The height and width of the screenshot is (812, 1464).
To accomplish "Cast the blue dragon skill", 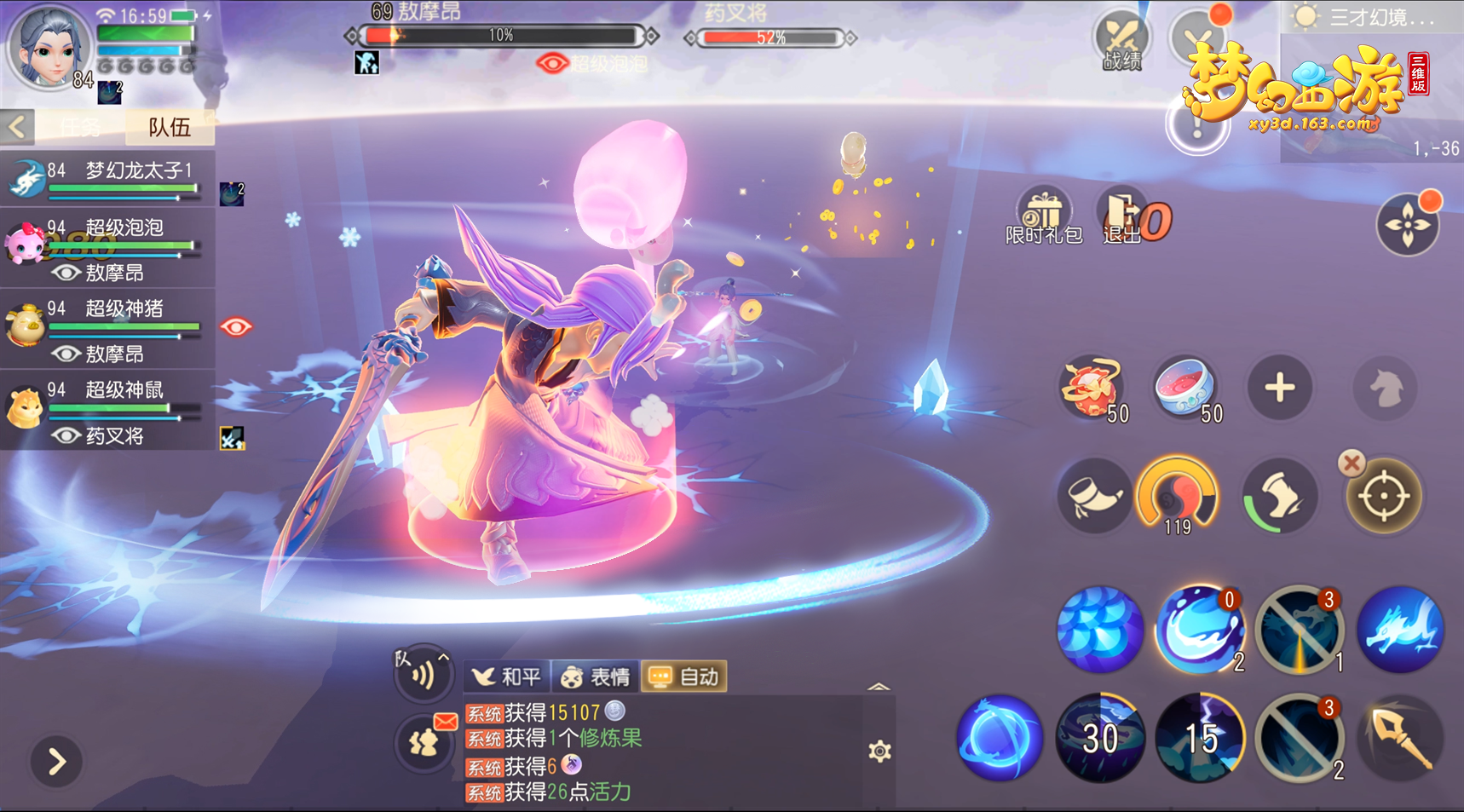I will coord(1399,630).
